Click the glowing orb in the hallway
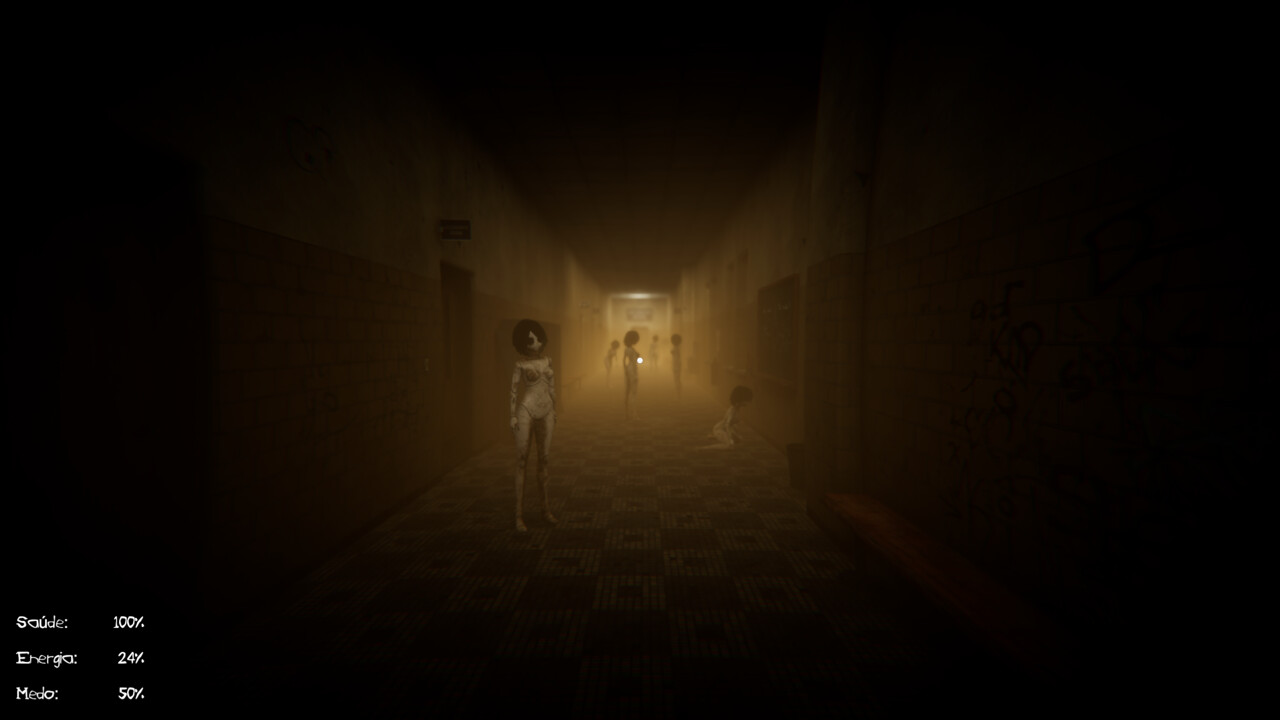1280x720 pixels. [x=640, y=360]
